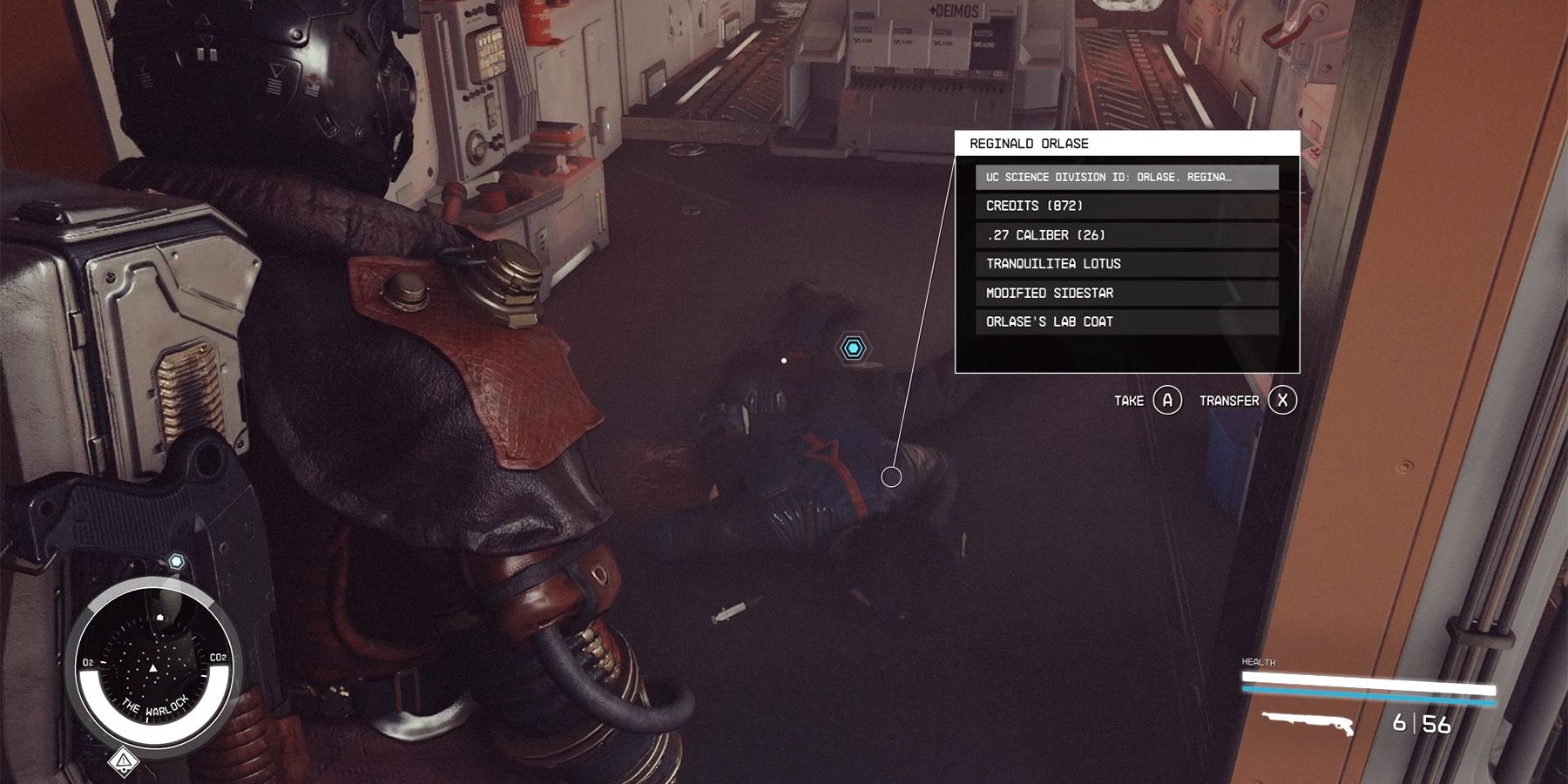
Task: Click the blue hexagonal loot marker on the corpse
Action: [x=855, y=347]
